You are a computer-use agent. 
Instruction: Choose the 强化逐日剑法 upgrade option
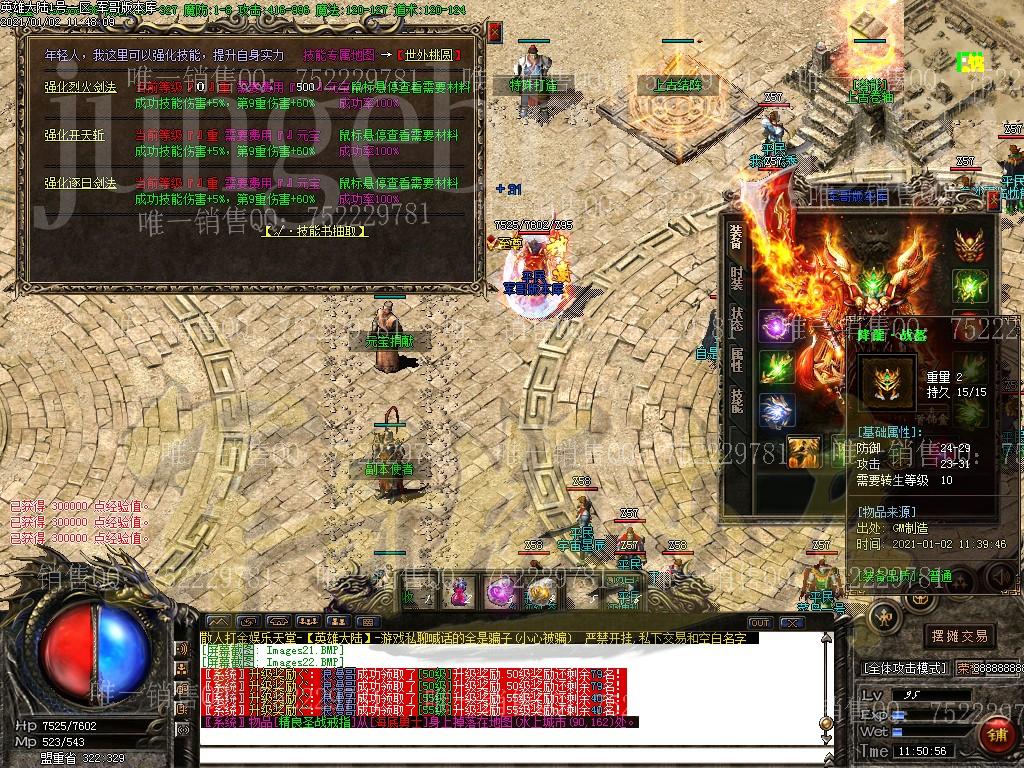point(81,183)
